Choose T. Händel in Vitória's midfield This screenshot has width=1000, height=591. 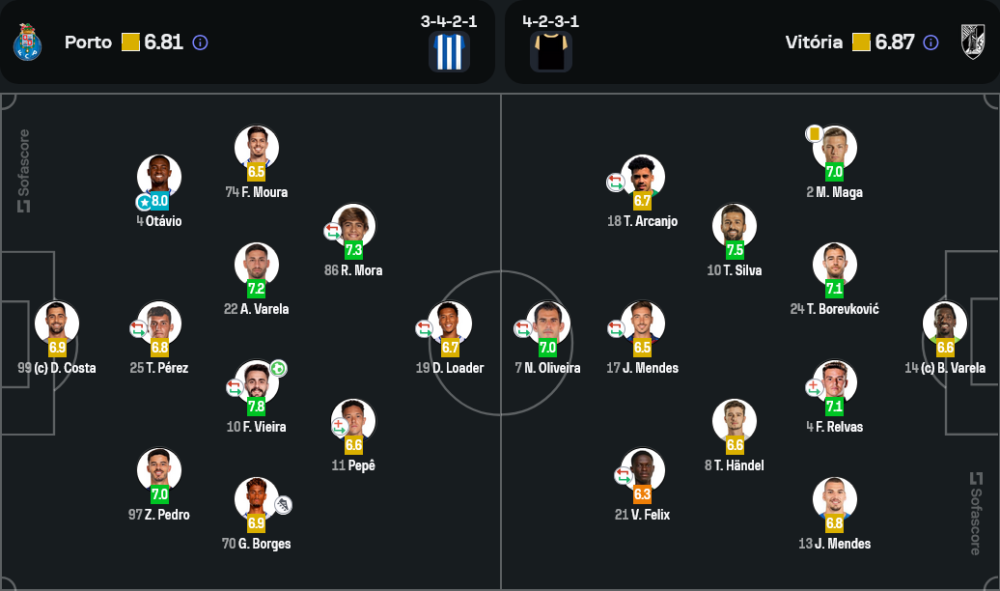[734, 421]
